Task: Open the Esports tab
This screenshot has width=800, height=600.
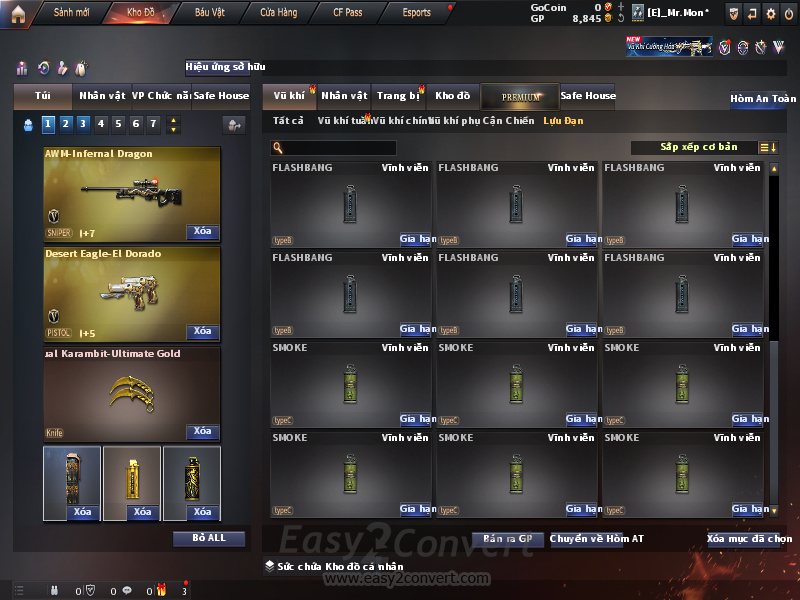Action: (x=416, y=13)
